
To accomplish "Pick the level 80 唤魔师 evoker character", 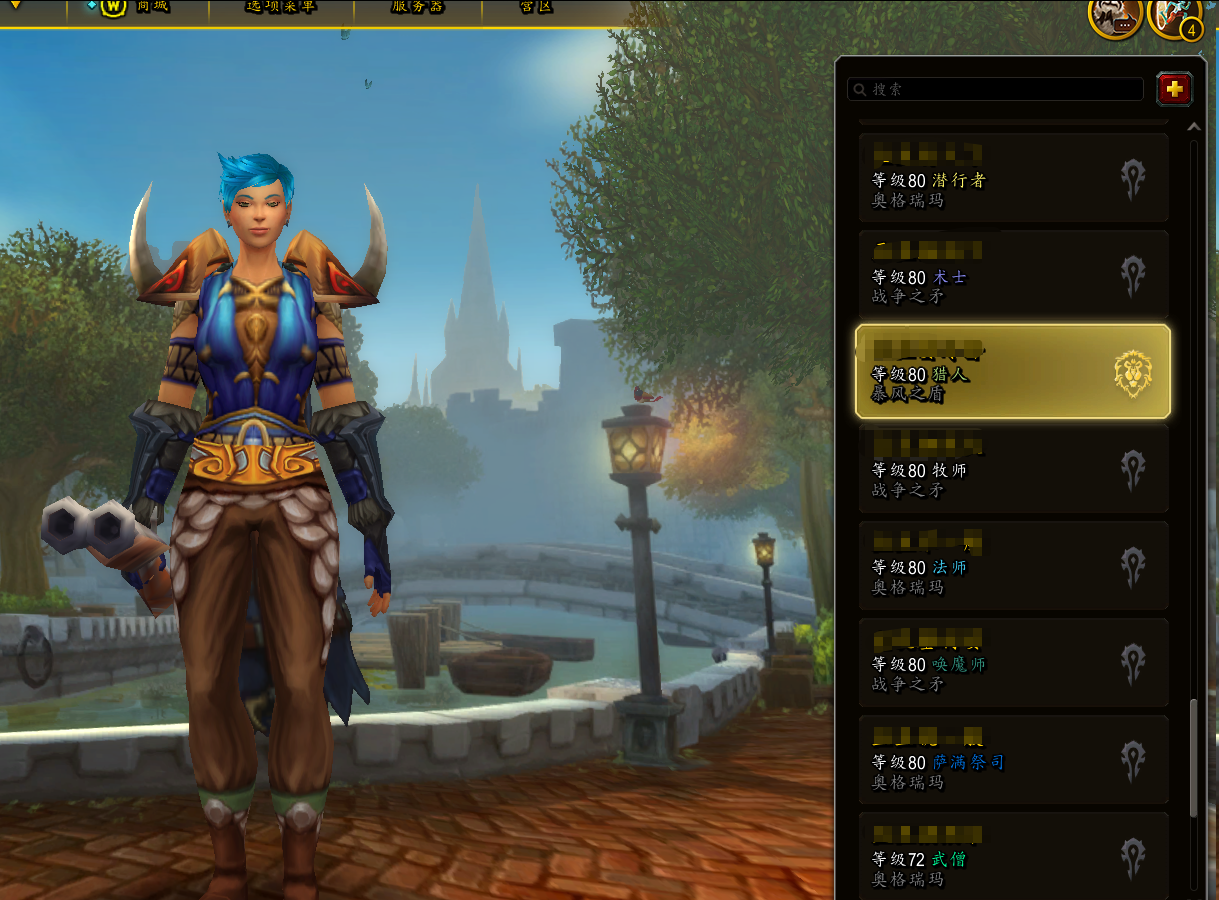I will point(1013,662).
